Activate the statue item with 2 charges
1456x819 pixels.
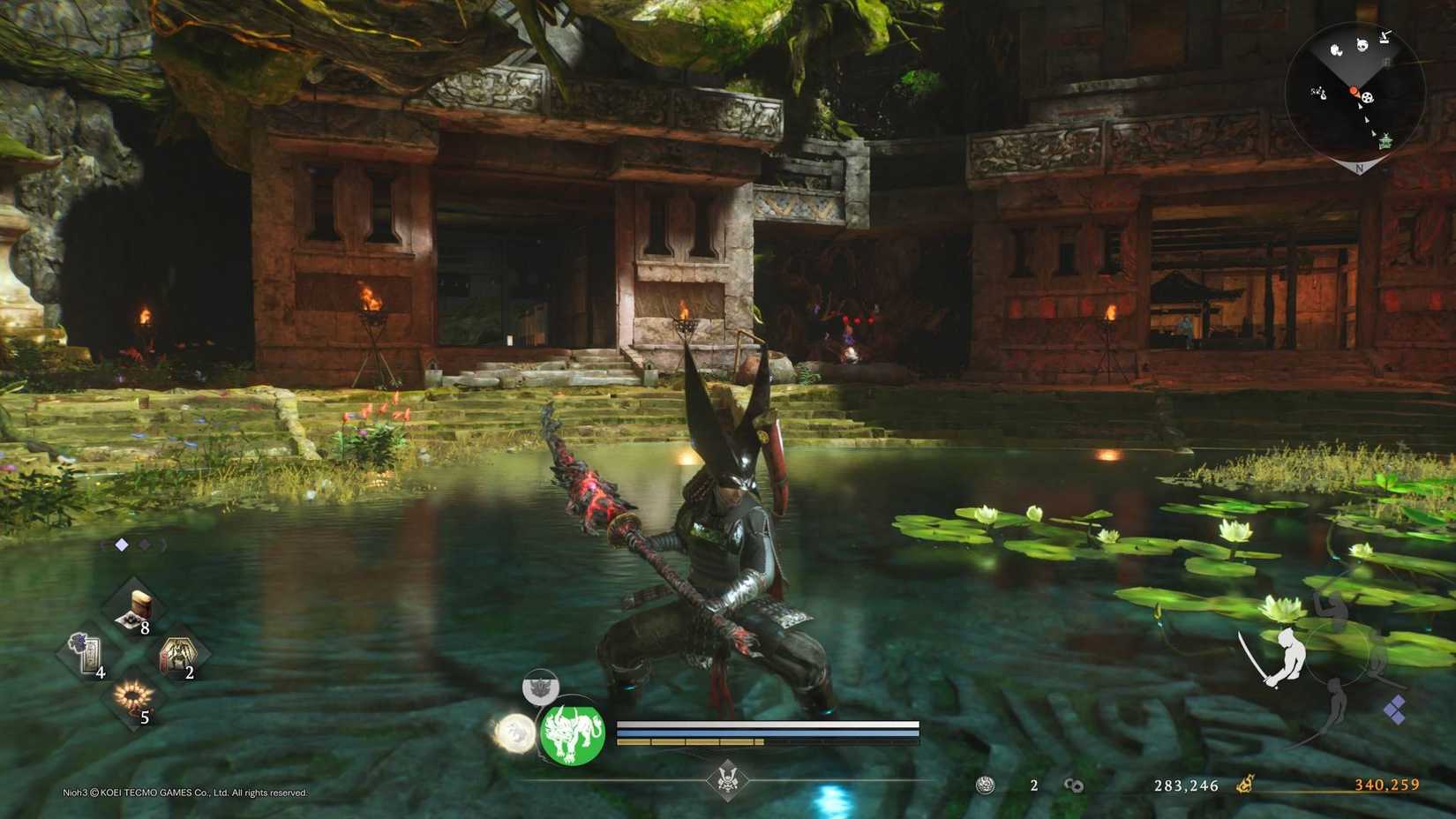[176, 656]
